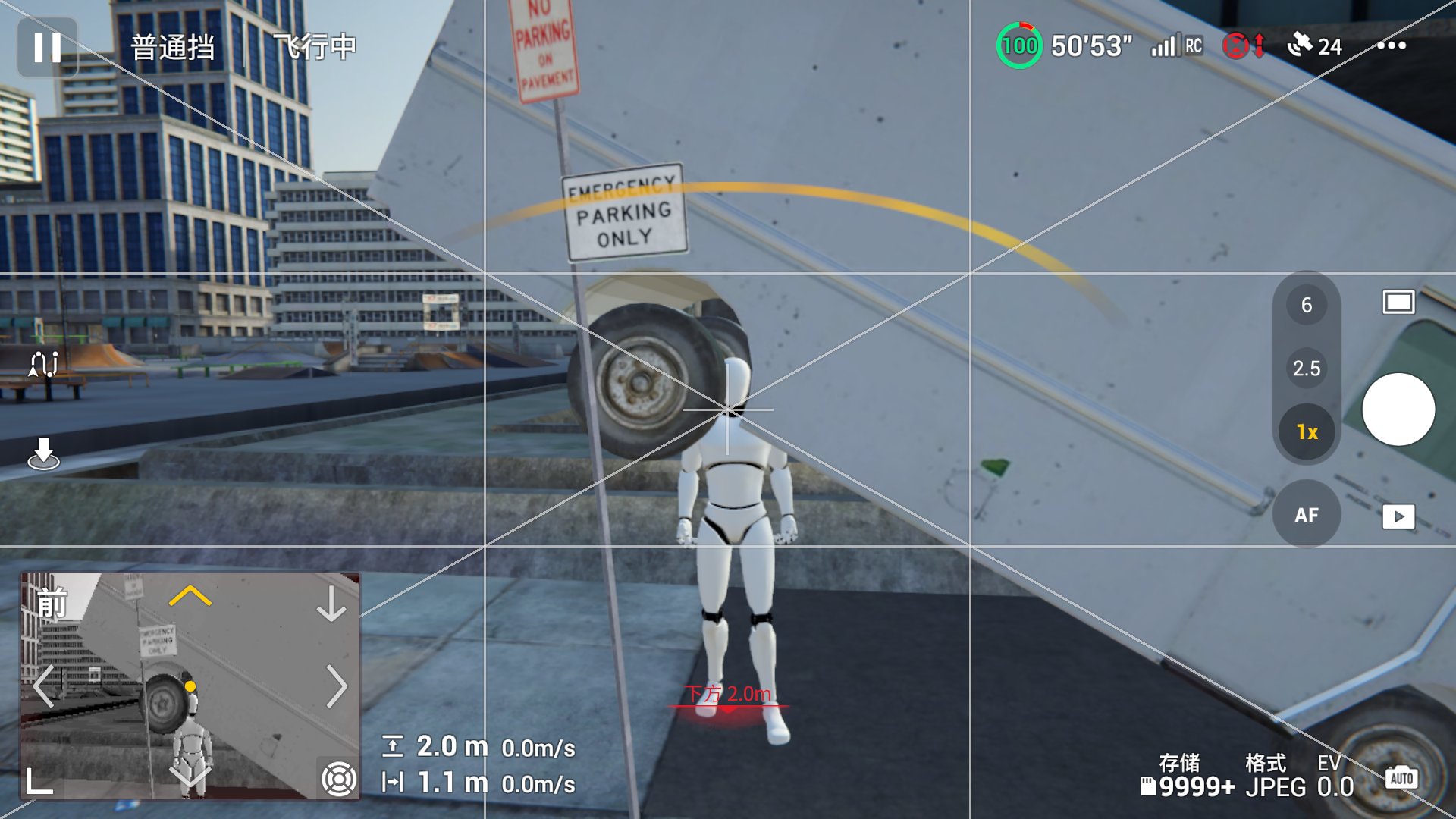Open the playback gallery
The width and height of the screenshot is (1456, 819).
coord(1398,517)
